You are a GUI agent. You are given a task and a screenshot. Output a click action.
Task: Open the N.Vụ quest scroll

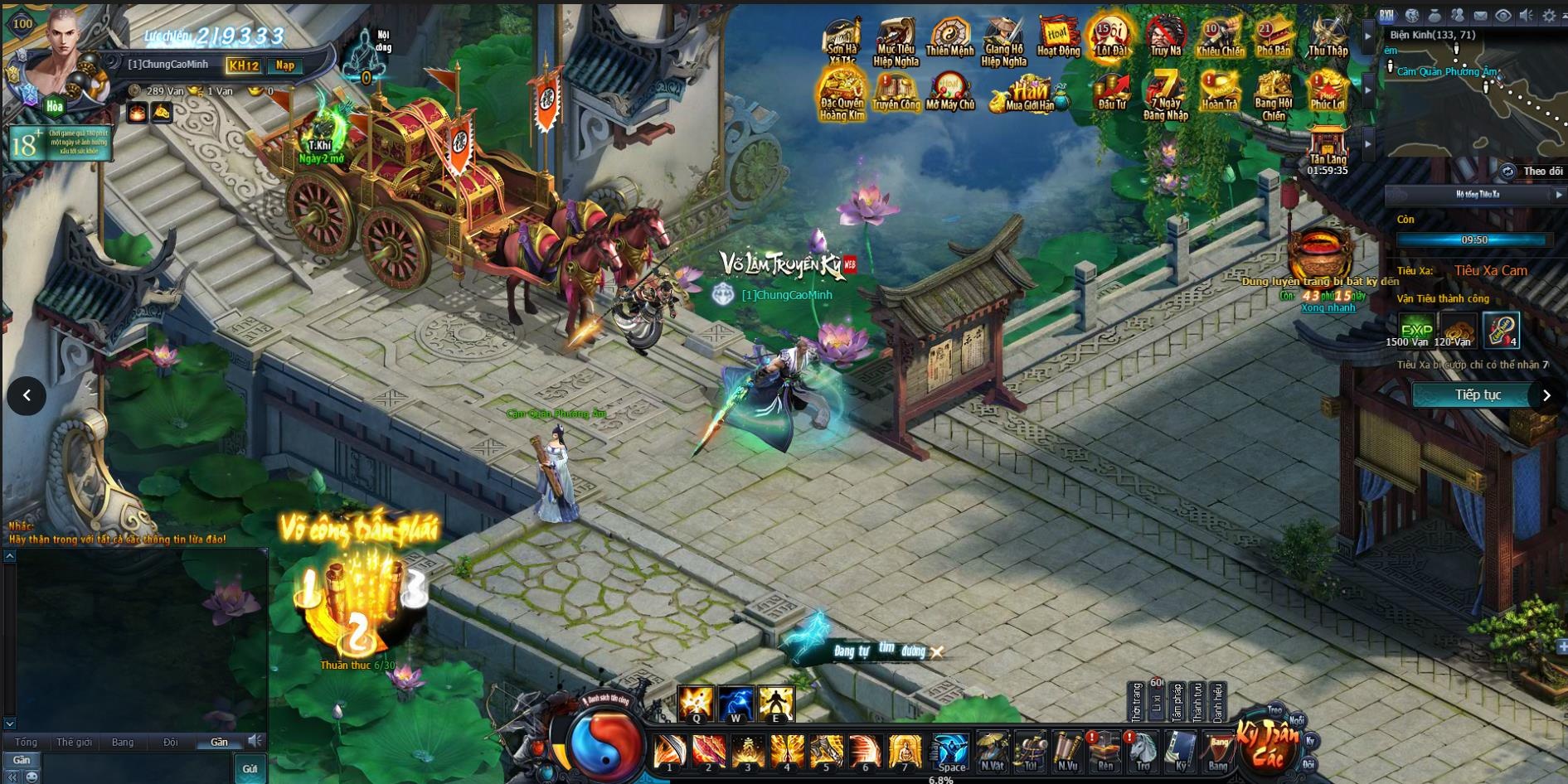[1068, 750]
